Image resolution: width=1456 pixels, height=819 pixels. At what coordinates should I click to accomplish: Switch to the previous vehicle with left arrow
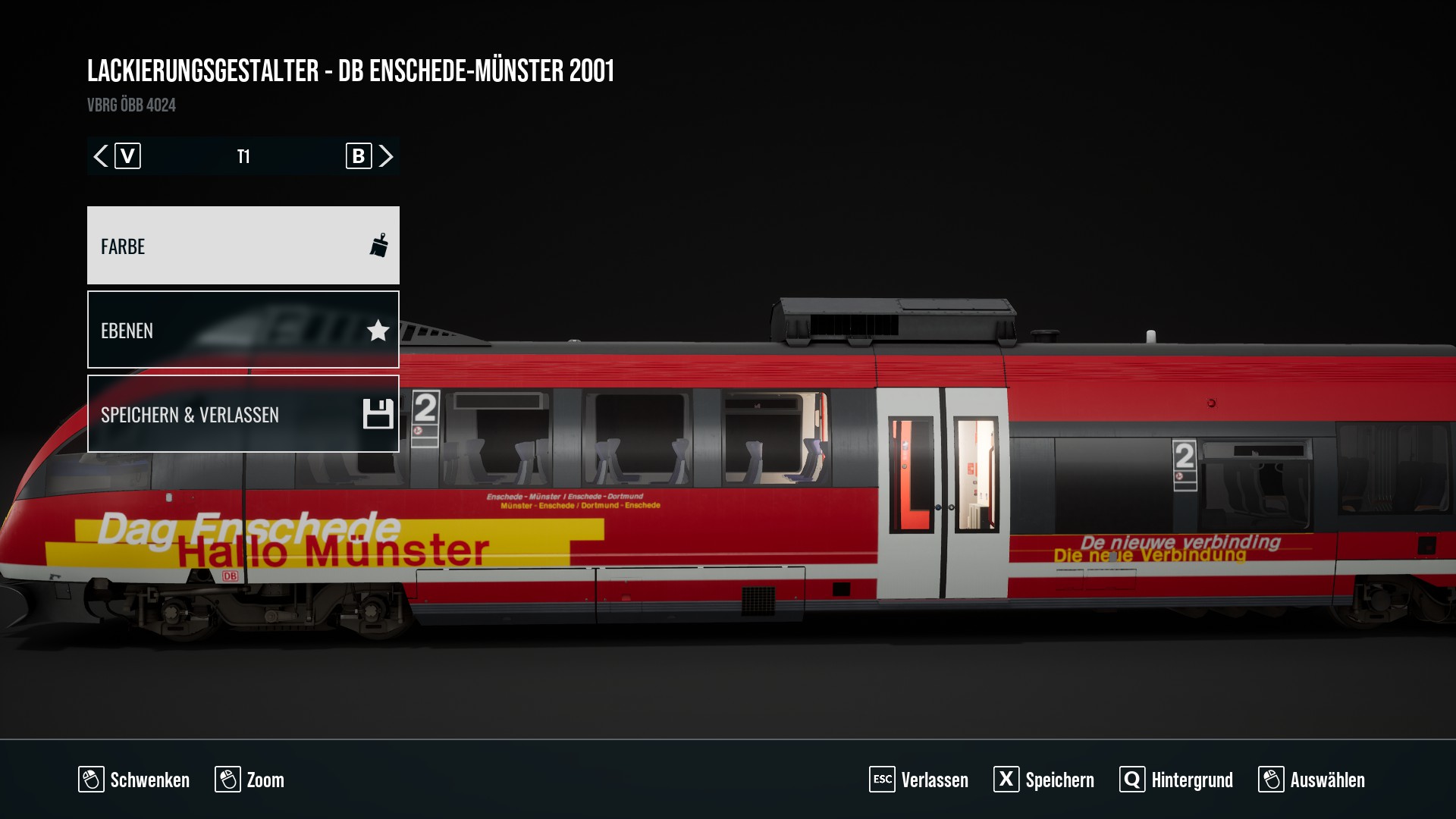tap(101, 156)
